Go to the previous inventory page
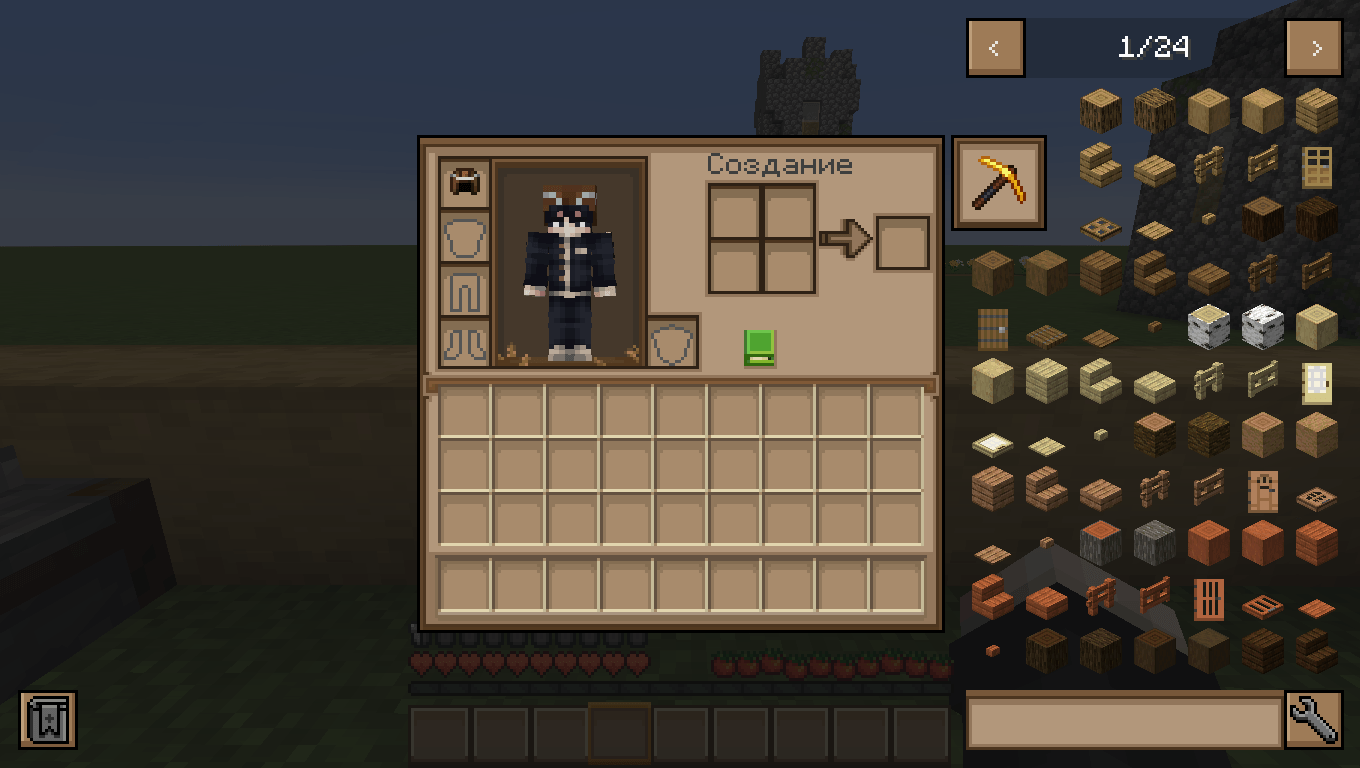The height and width of the screenshot is (768, 1360). point(994,47)
